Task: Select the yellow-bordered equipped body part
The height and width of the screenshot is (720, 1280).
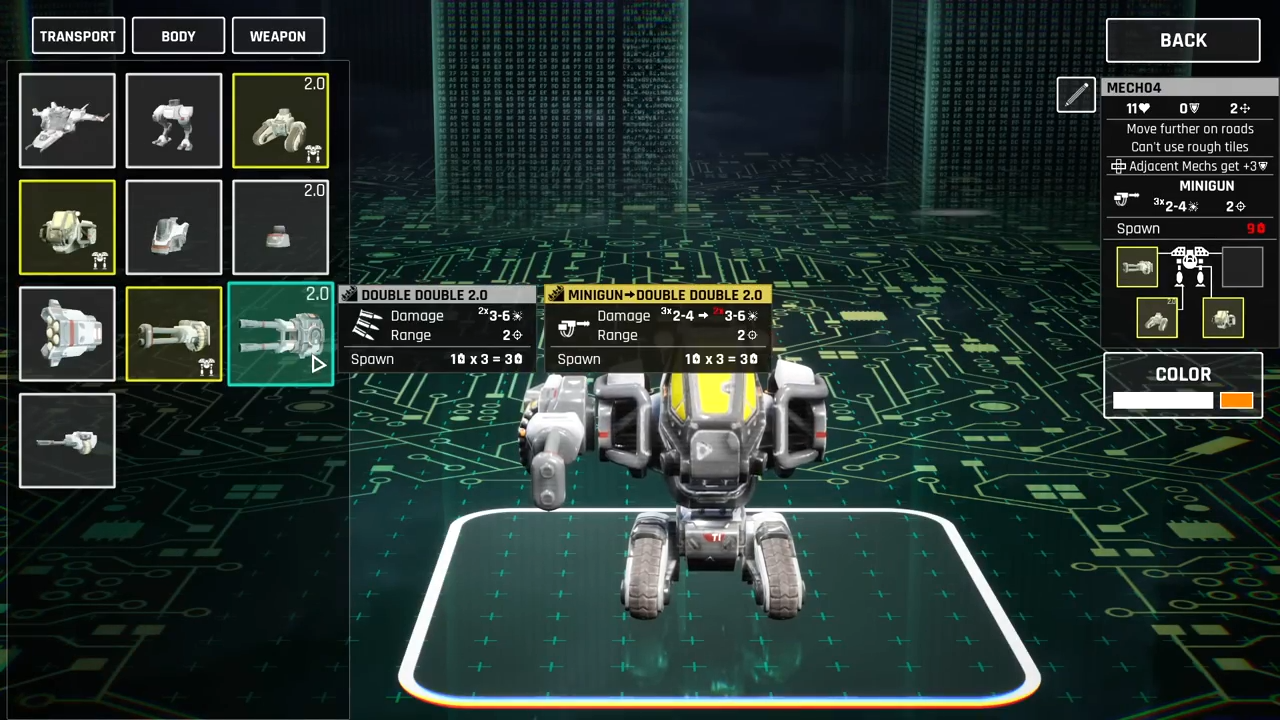Action: [x=67, y=227]
